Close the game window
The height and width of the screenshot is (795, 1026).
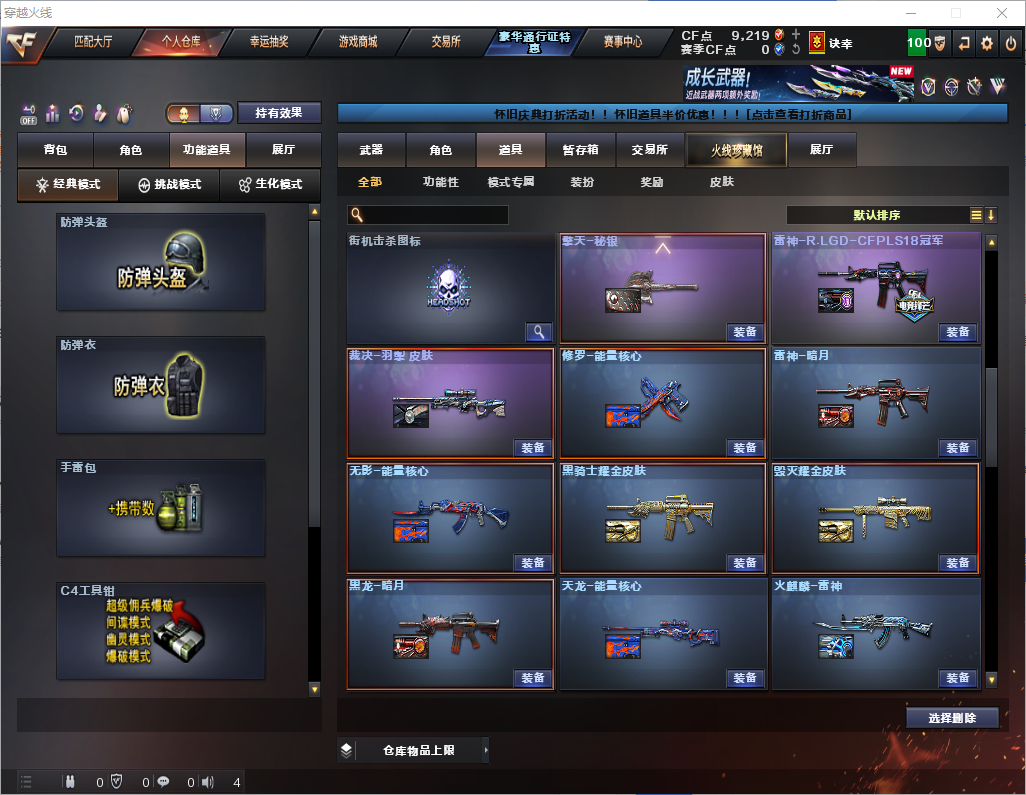click(x=1002, y=13)
